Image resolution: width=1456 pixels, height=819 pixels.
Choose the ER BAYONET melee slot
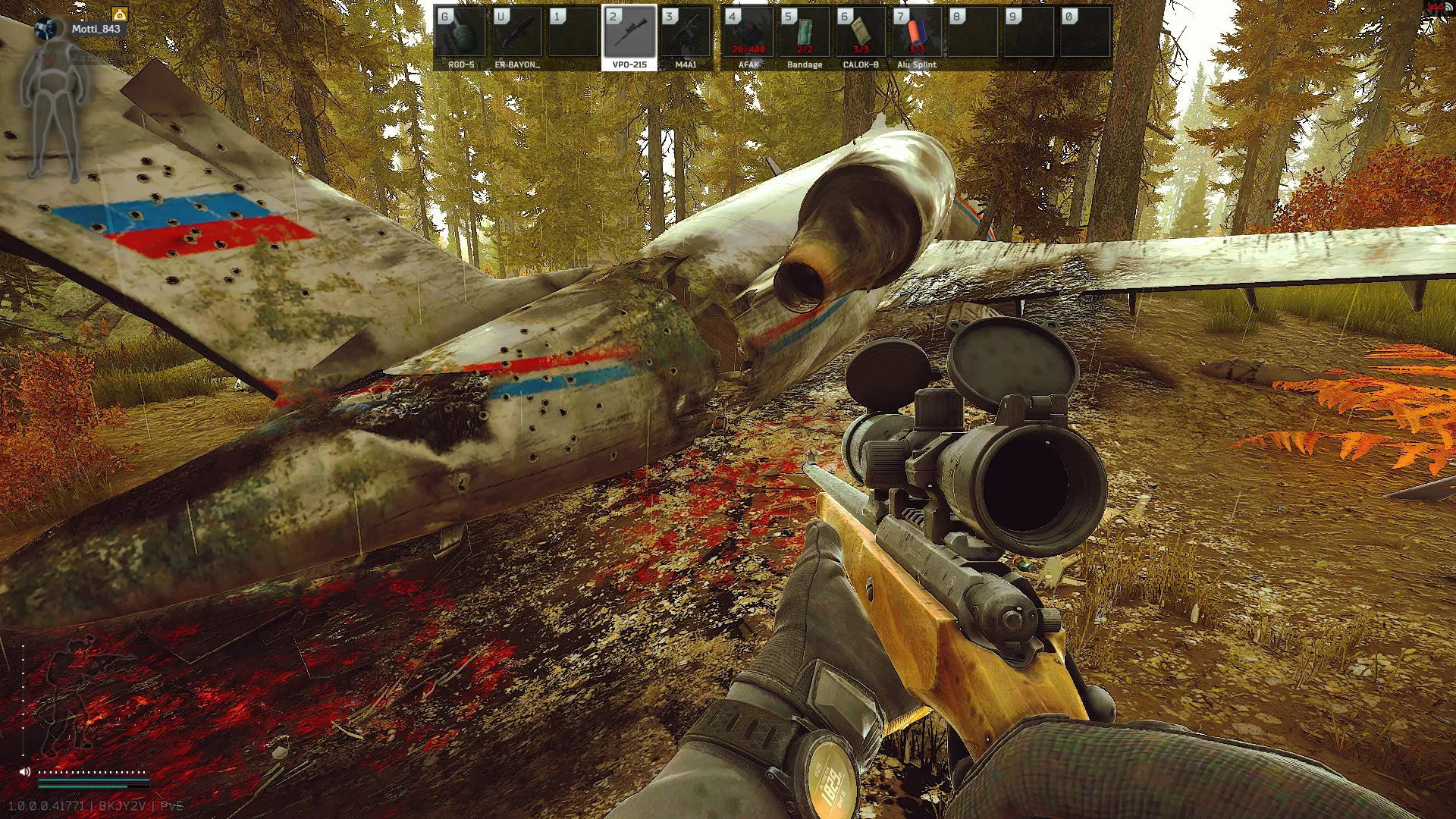coord(517,37)
